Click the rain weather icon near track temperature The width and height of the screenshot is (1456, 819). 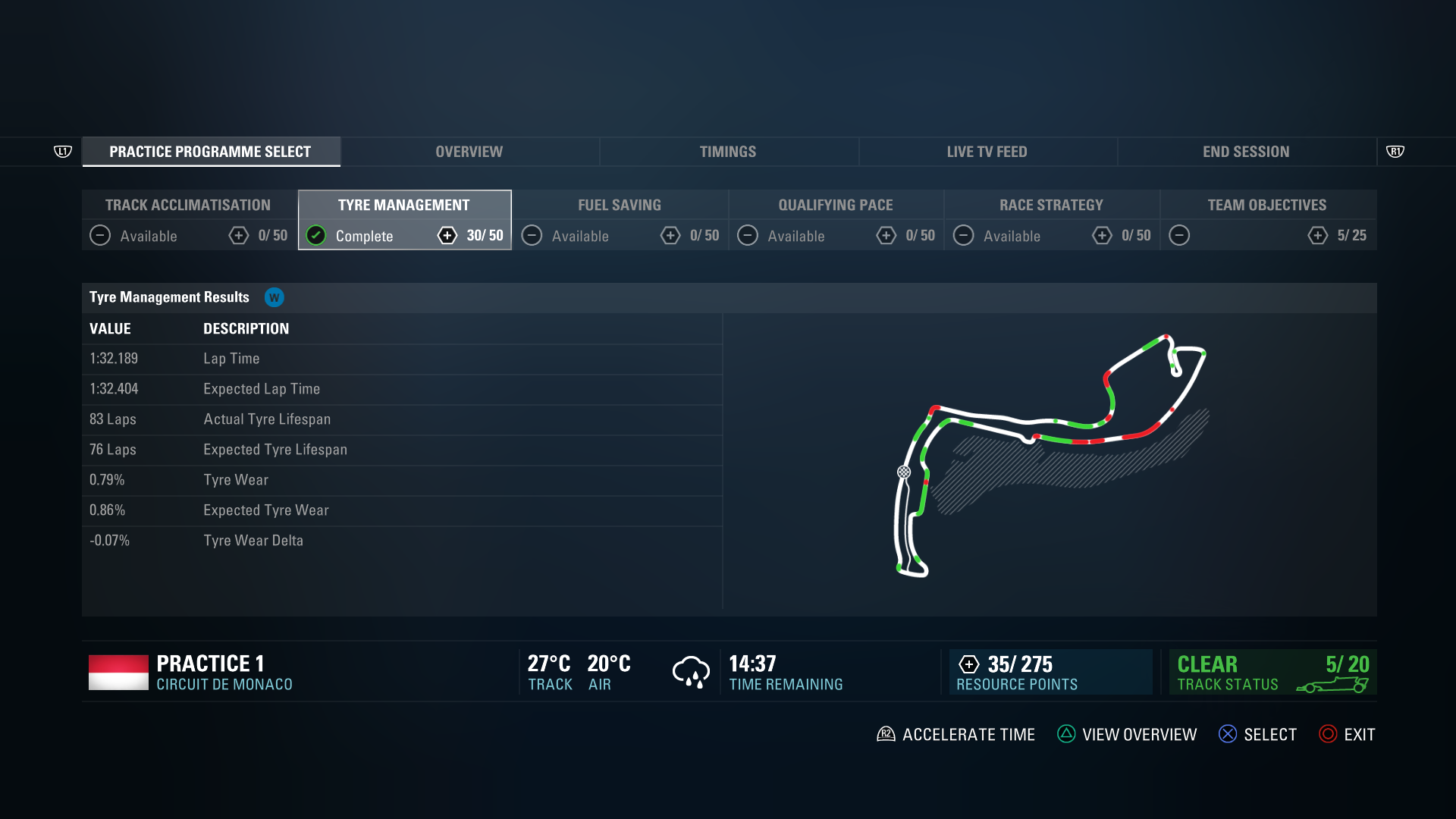[x=689, y=672]
